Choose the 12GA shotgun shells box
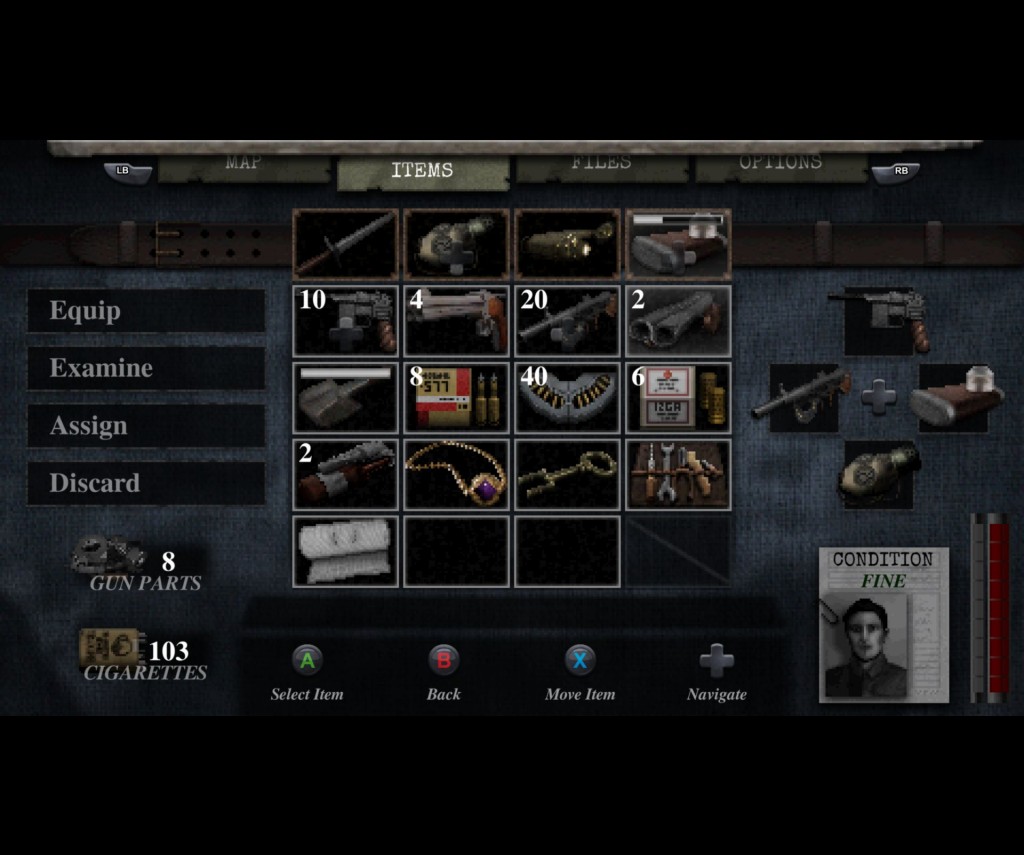 click(678, 398)
